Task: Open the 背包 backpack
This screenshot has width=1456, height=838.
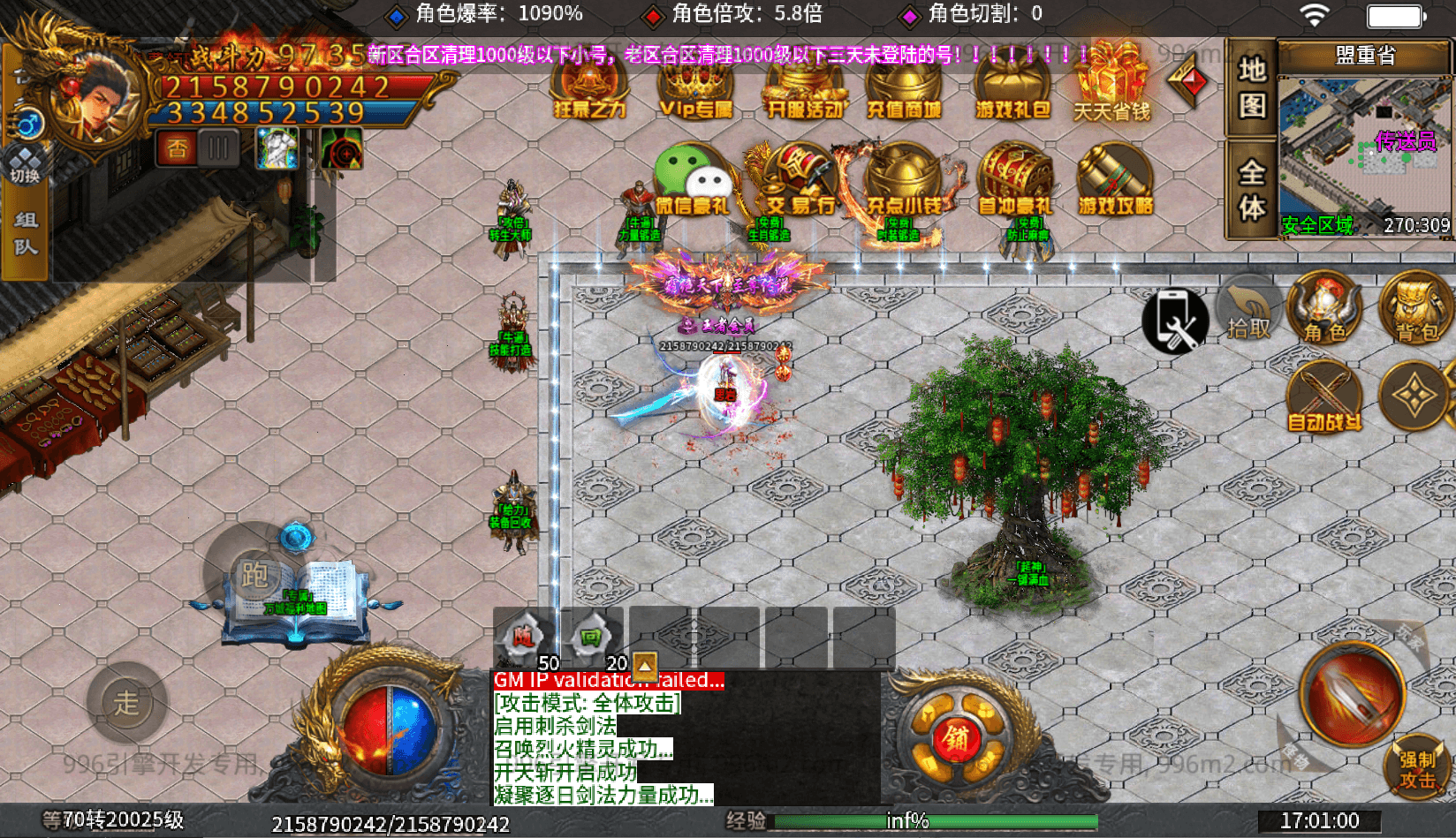Action: [1414, 313]
